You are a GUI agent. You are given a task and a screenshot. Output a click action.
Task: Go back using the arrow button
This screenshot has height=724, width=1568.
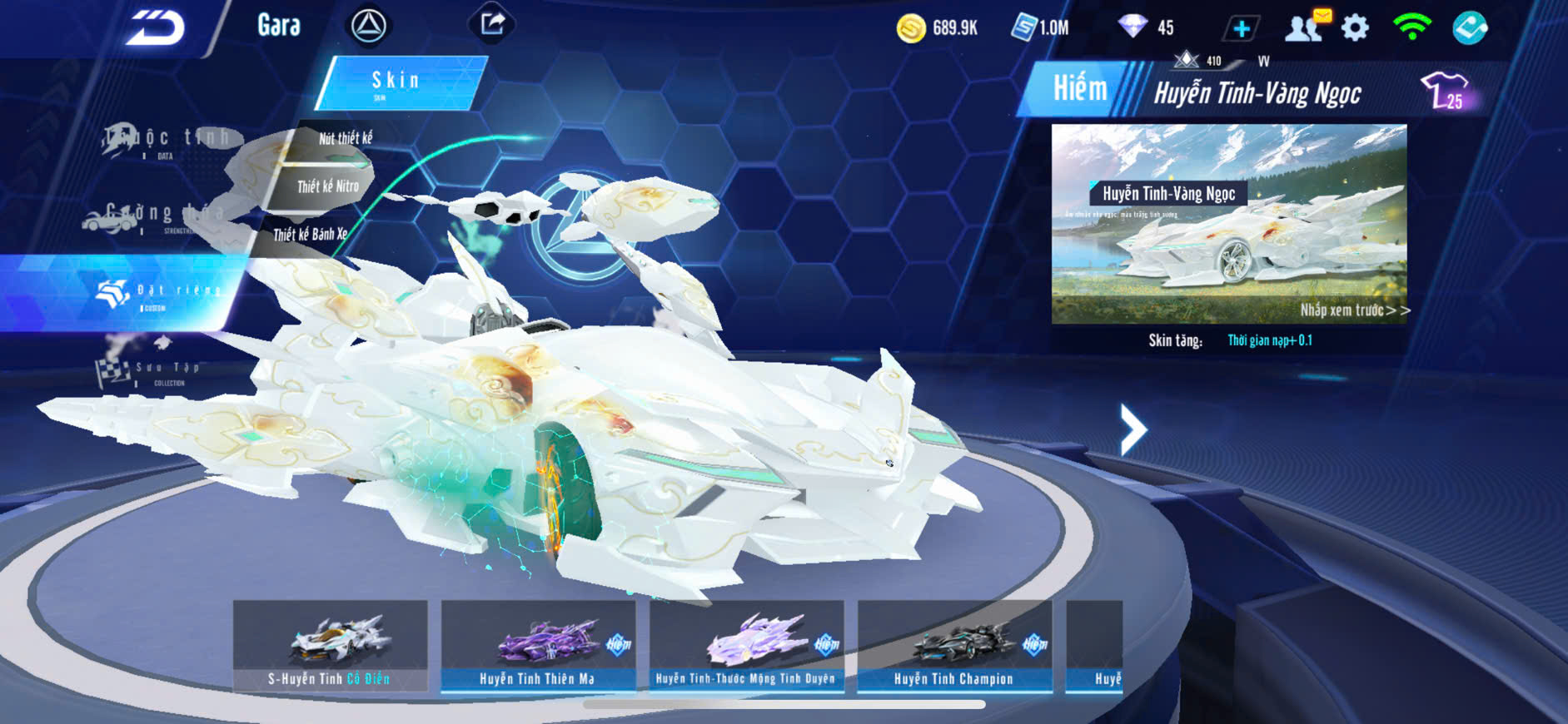tap(155, 28)
